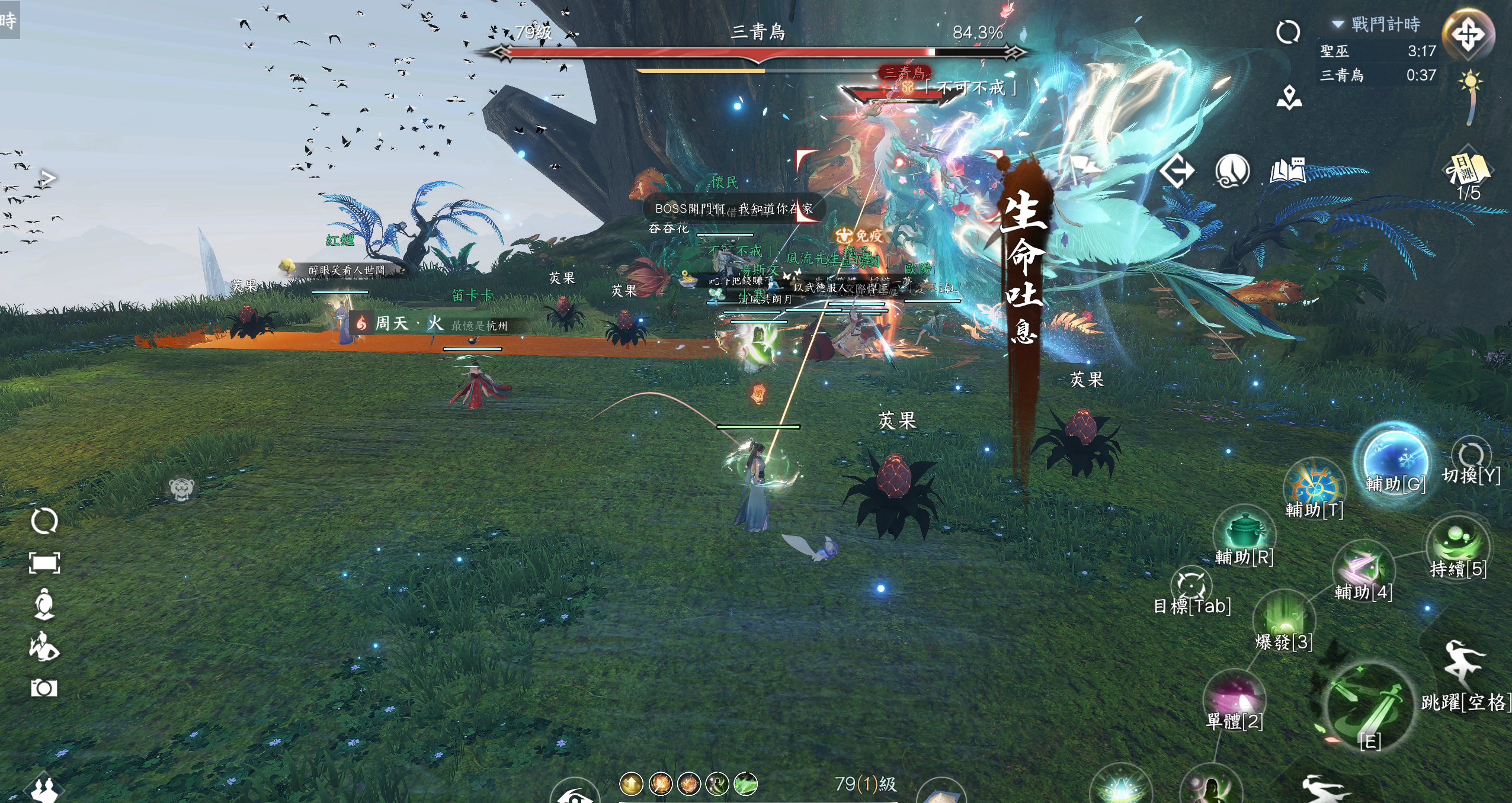This screenshot has height=803, width=1512.
Task: Open the four-arrow compass button
Action: pos(1468,34)
